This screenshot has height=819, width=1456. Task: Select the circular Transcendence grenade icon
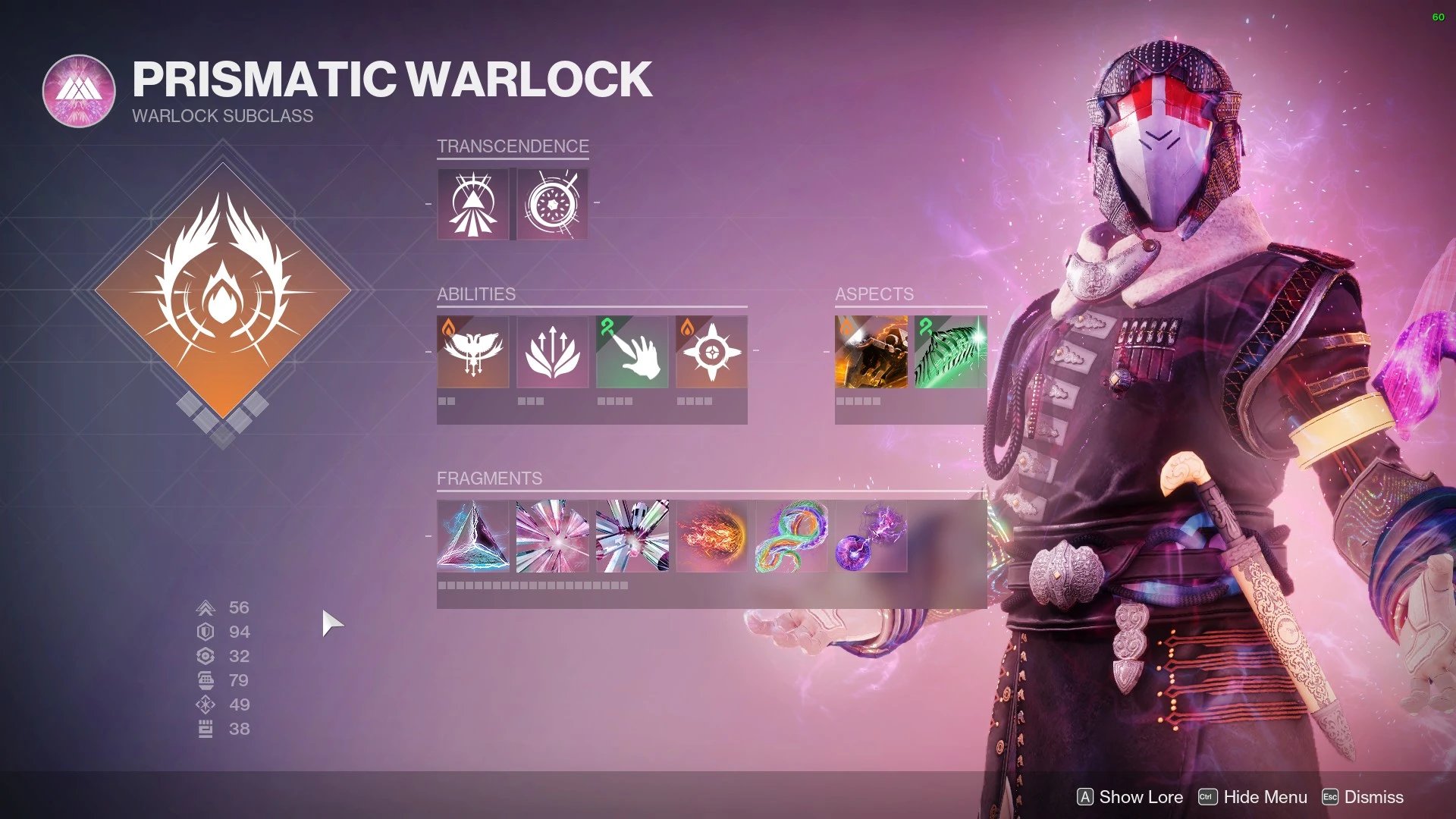click(x=553, y=204)
